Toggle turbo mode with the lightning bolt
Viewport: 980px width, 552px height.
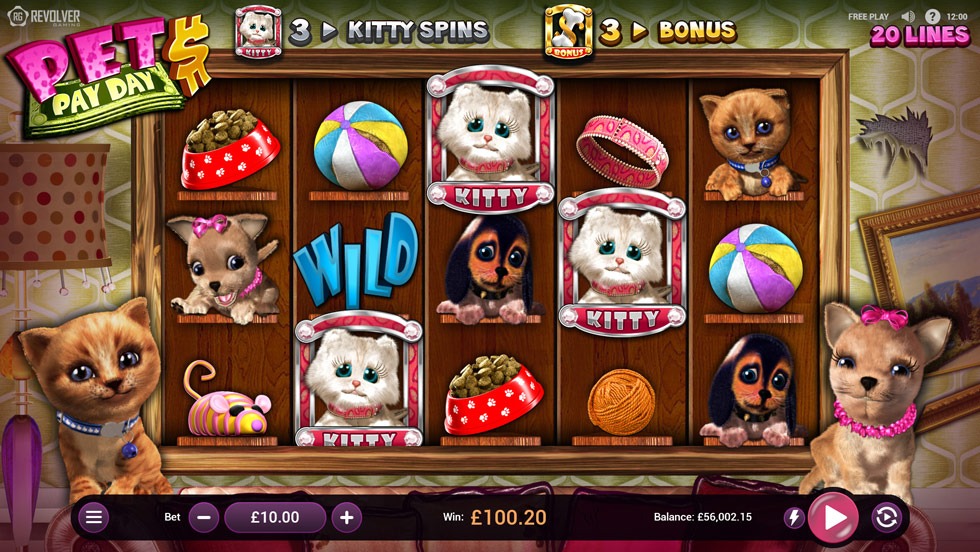[793, 517]
